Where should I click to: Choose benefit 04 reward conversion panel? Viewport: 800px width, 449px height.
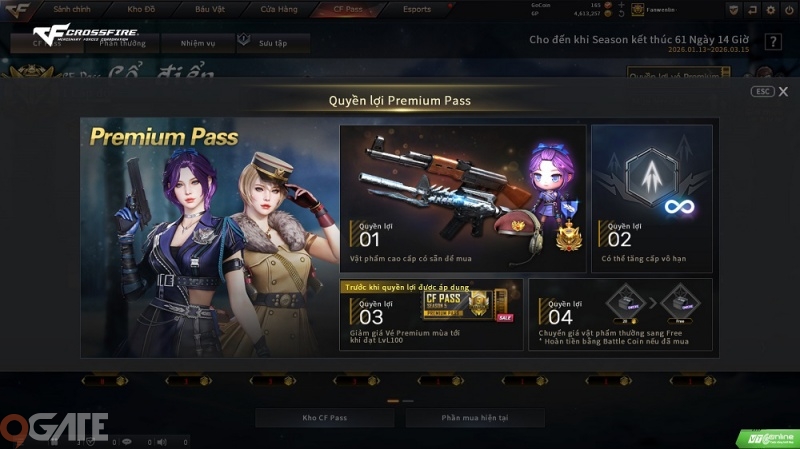(x=620, y=314)
